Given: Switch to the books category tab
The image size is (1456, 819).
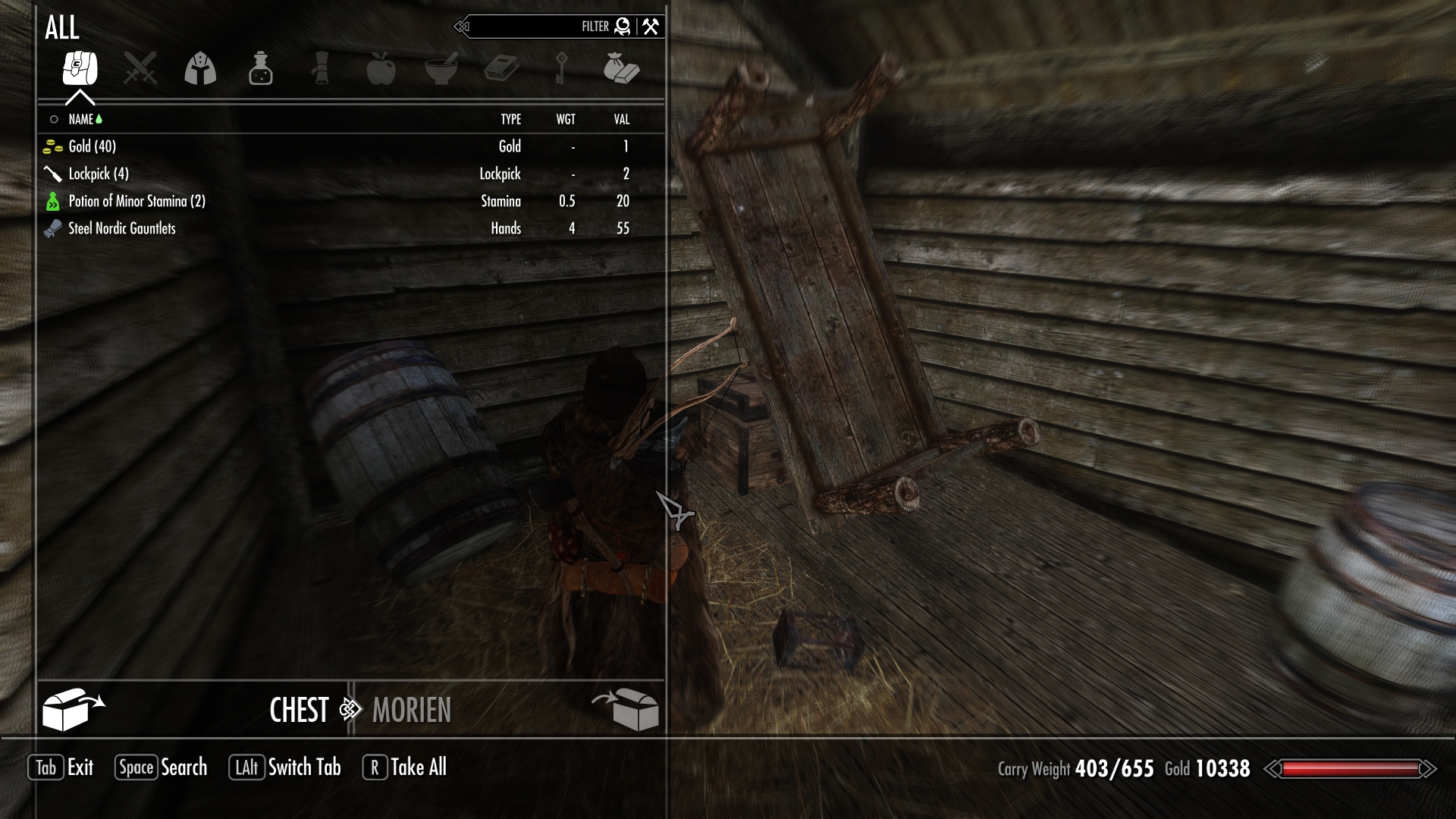Looking at the screenshot, I should pyautogui.click(x=501, y=69).
